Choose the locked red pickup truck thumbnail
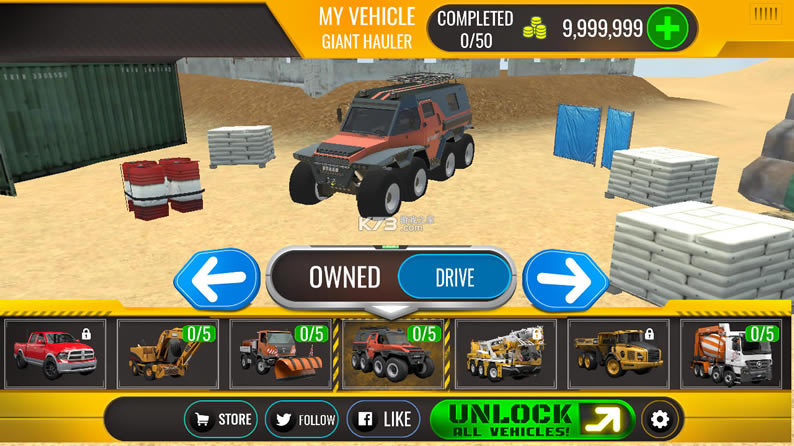 tap(55, 354)
